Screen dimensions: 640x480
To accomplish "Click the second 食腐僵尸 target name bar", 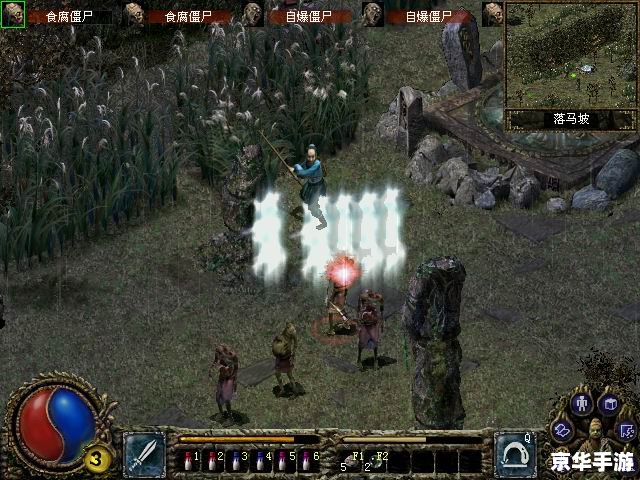I will (190, 16).
